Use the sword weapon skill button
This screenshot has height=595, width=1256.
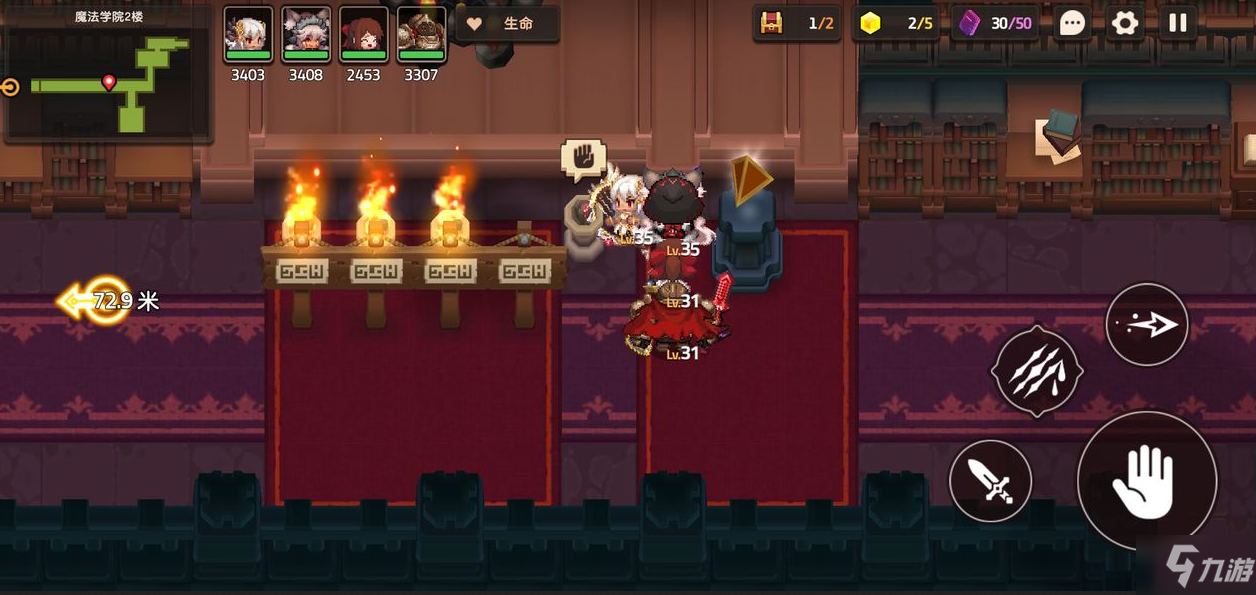[990, 481]
